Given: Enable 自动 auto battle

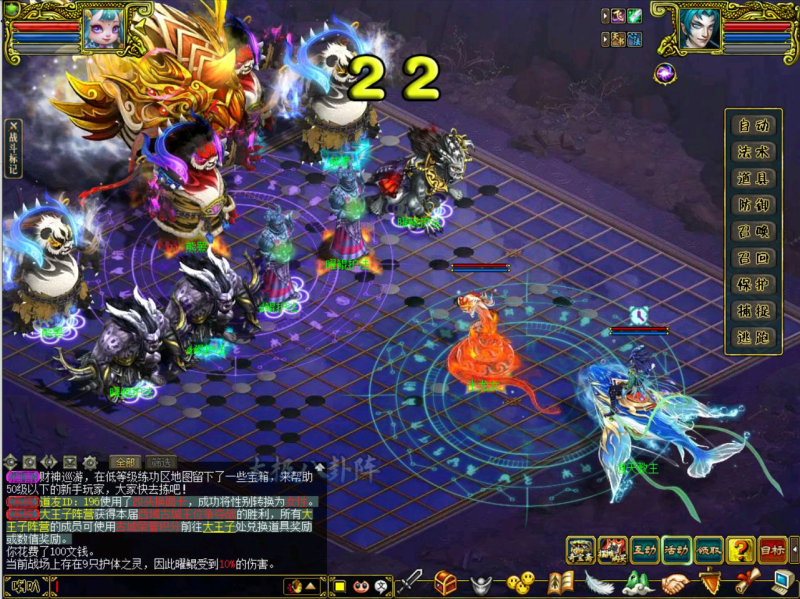Looking at the screenshot, I should 753,126.
